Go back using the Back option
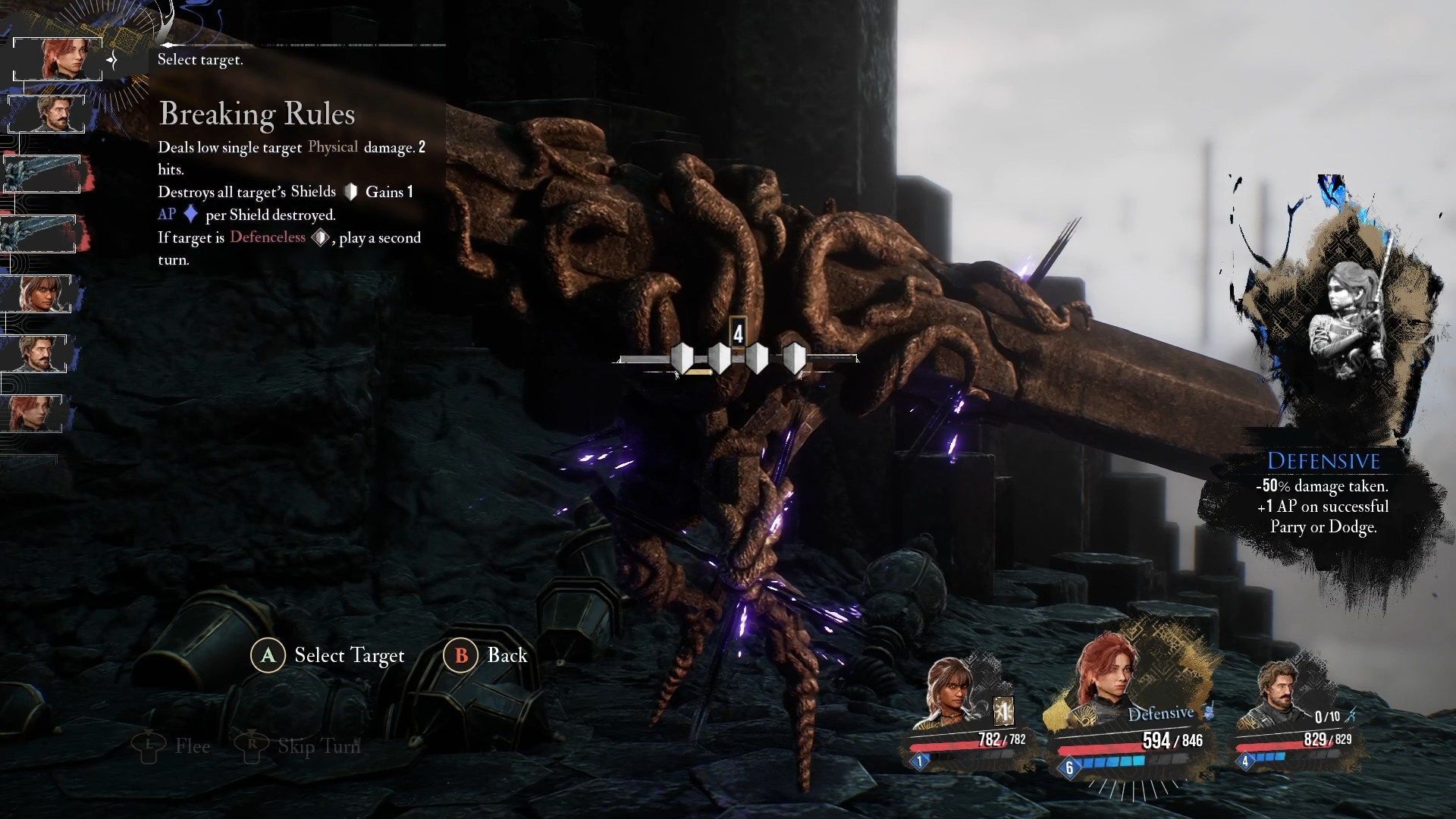1456x819 pixels. [x=486, y=655]
